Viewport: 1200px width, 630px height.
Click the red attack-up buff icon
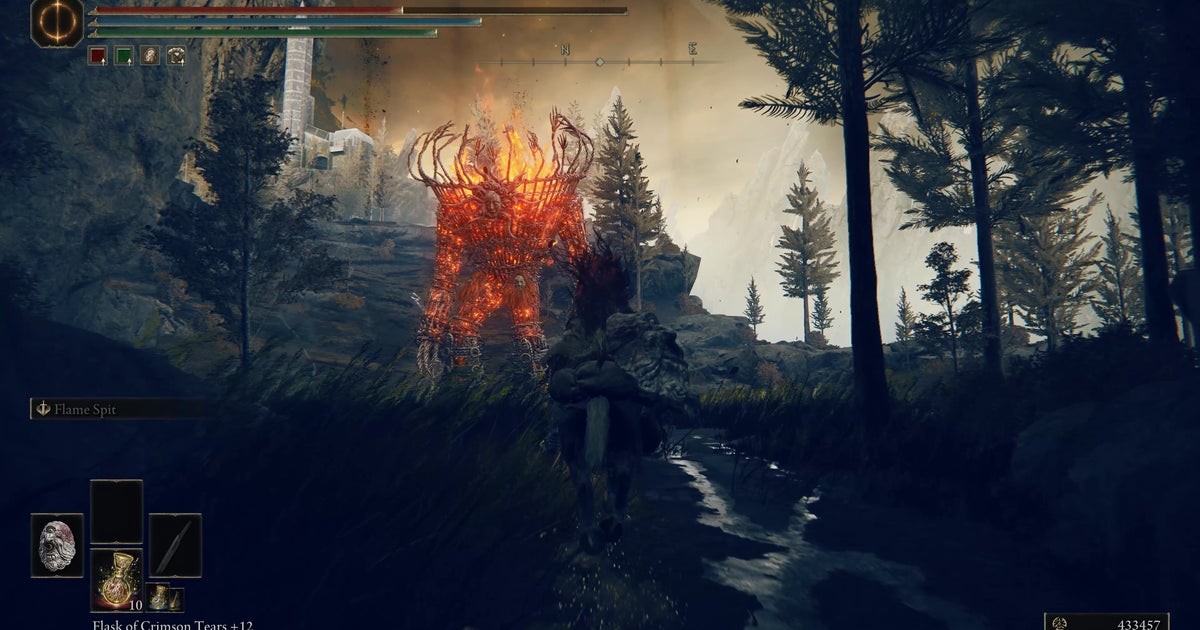point(97,56)
